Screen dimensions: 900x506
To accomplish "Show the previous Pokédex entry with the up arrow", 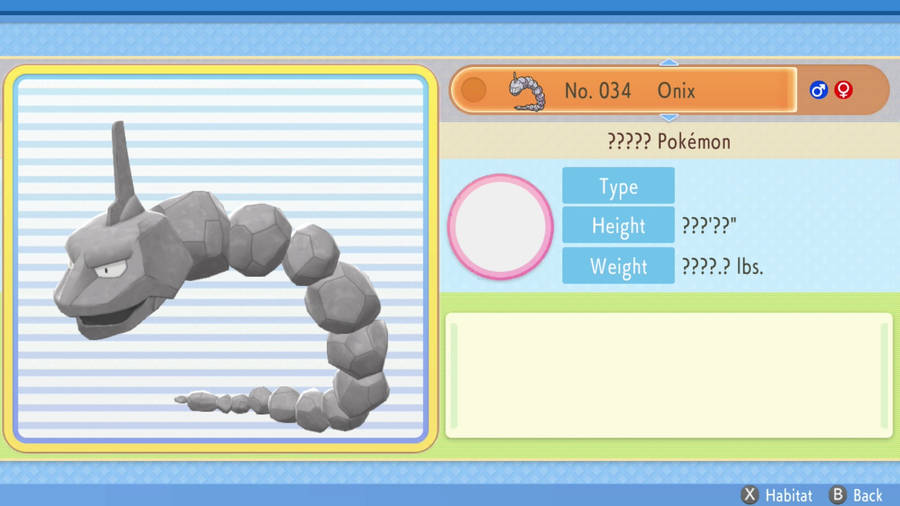I will tap(669, 62).
